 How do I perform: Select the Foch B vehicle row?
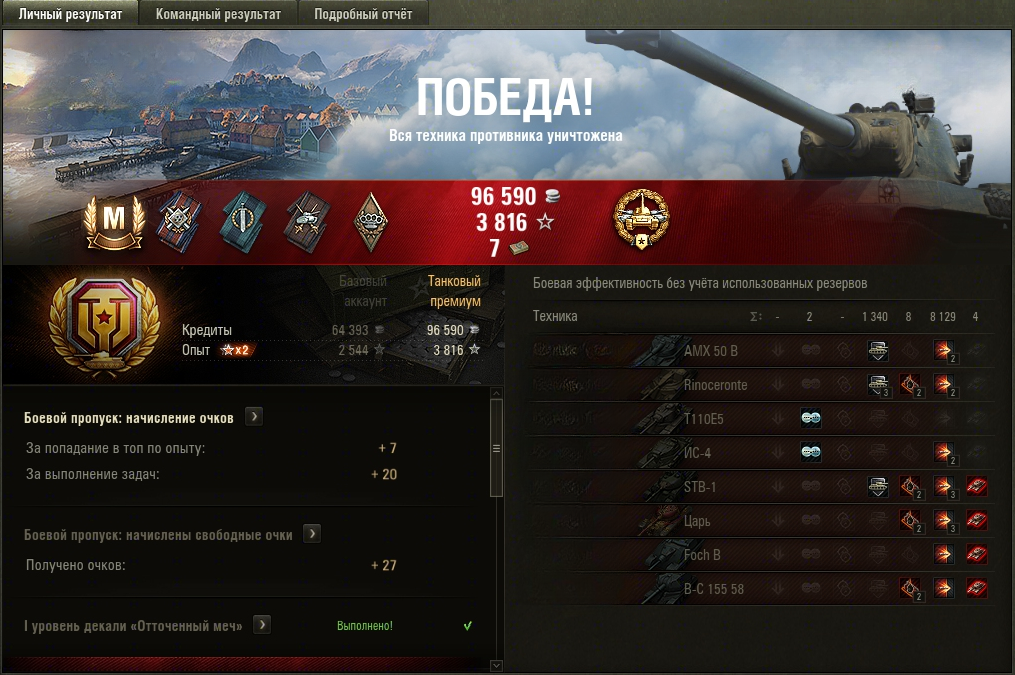(x=702, y=555)
